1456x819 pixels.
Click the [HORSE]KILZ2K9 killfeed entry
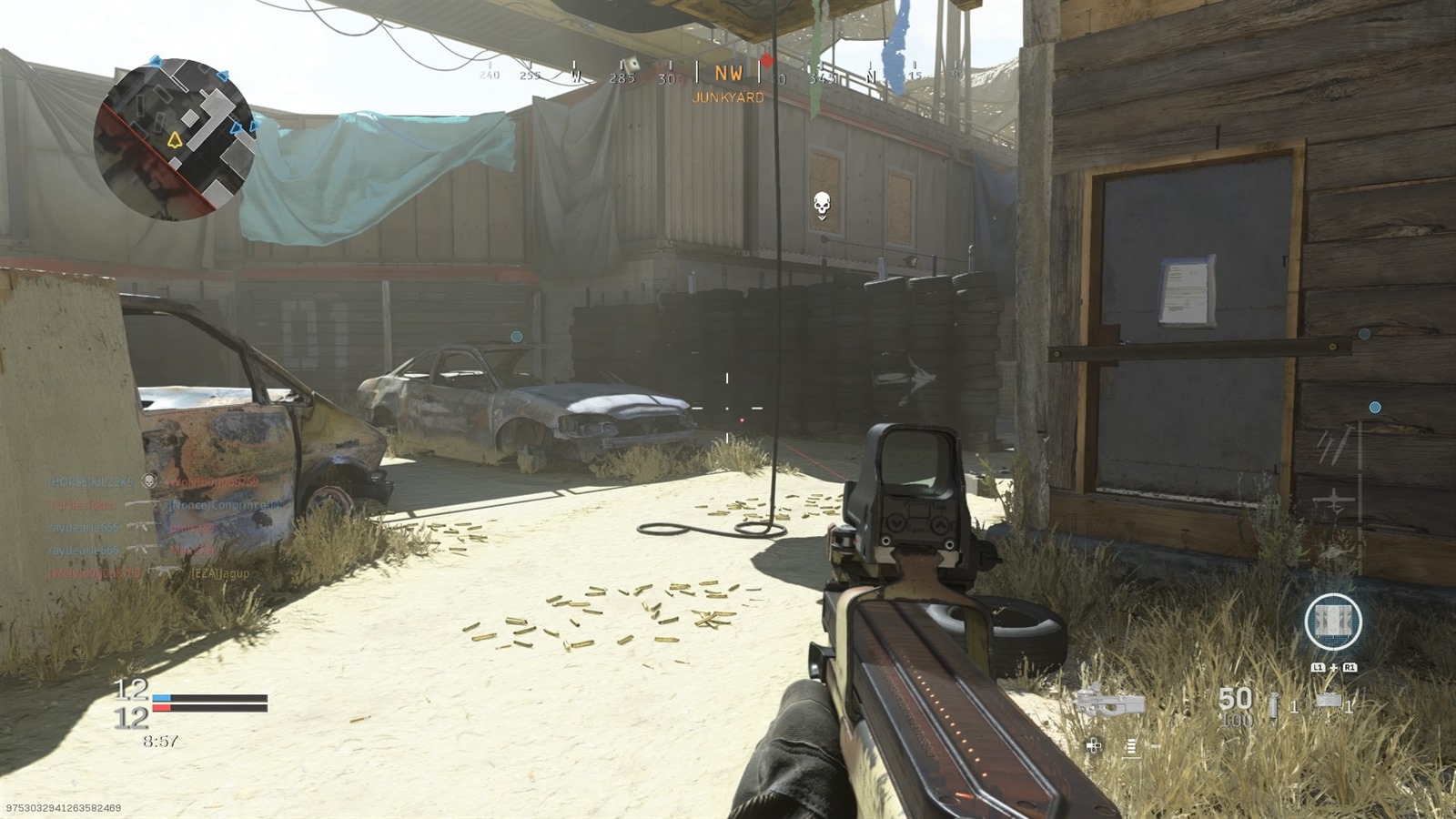(91, 480)
